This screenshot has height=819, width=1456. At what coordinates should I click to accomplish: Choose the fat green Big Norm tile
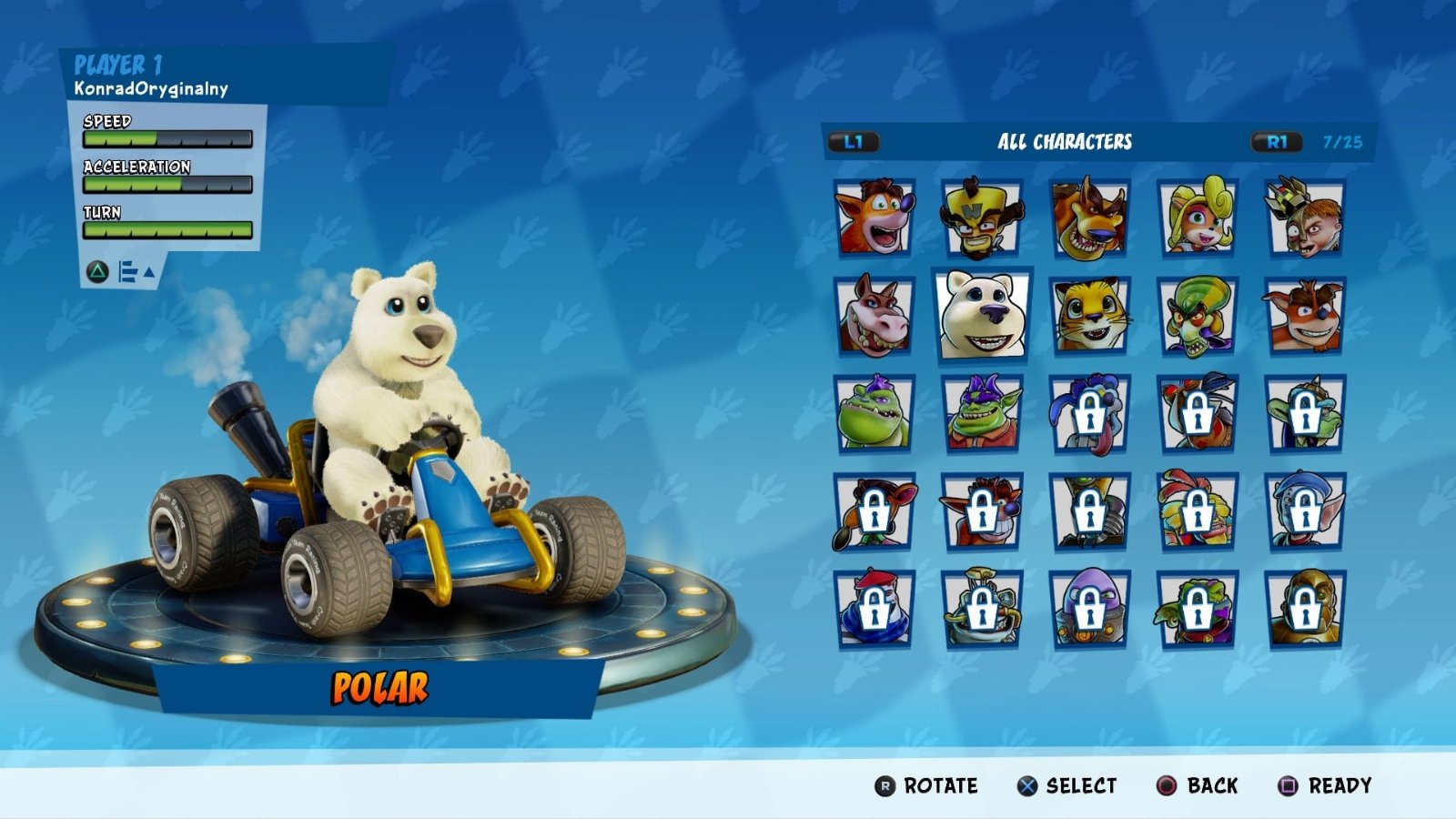[875, 414]
